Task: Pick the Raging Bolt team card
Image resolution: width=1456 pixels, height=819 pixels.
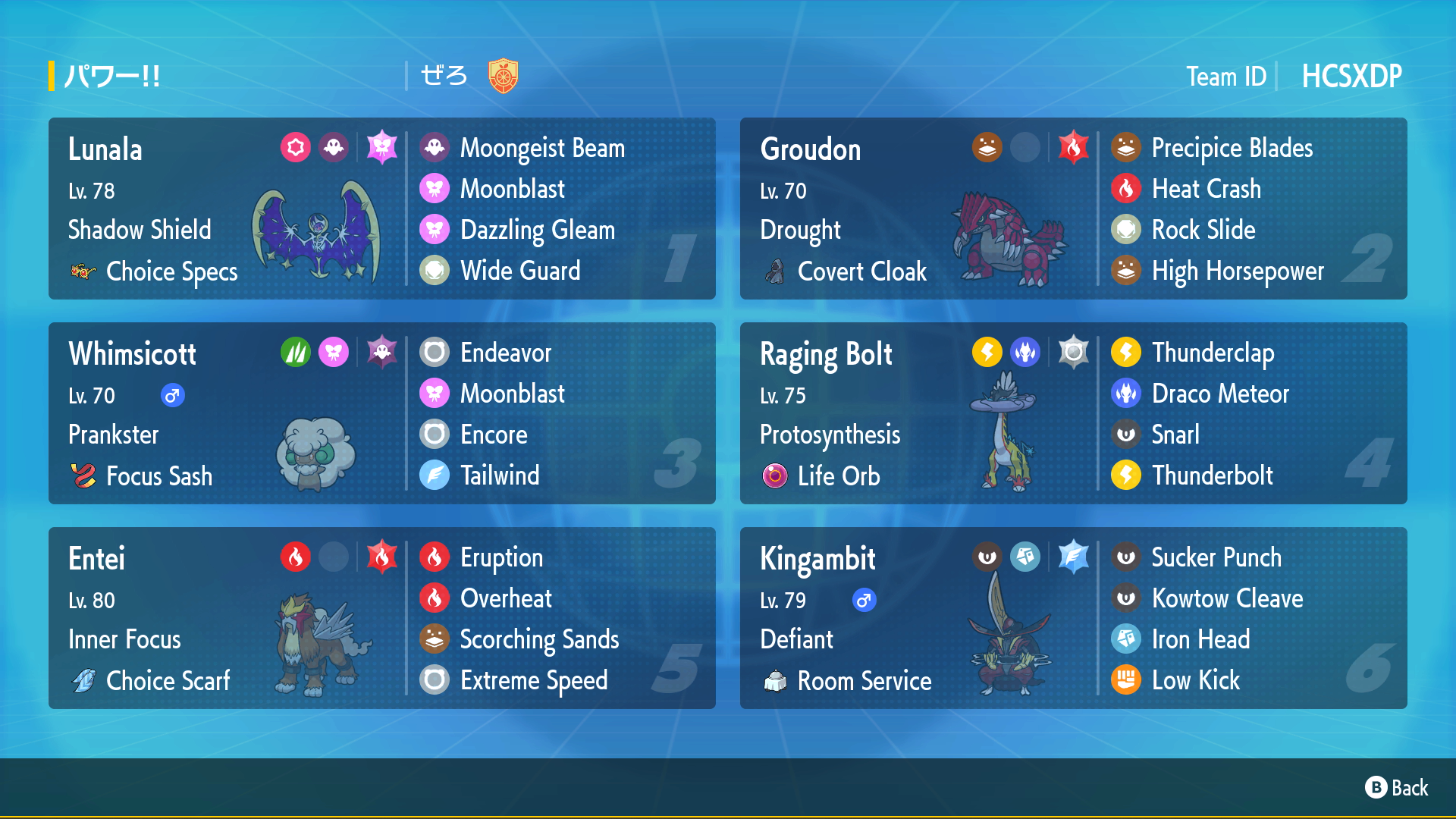Action: (1073, 413)
